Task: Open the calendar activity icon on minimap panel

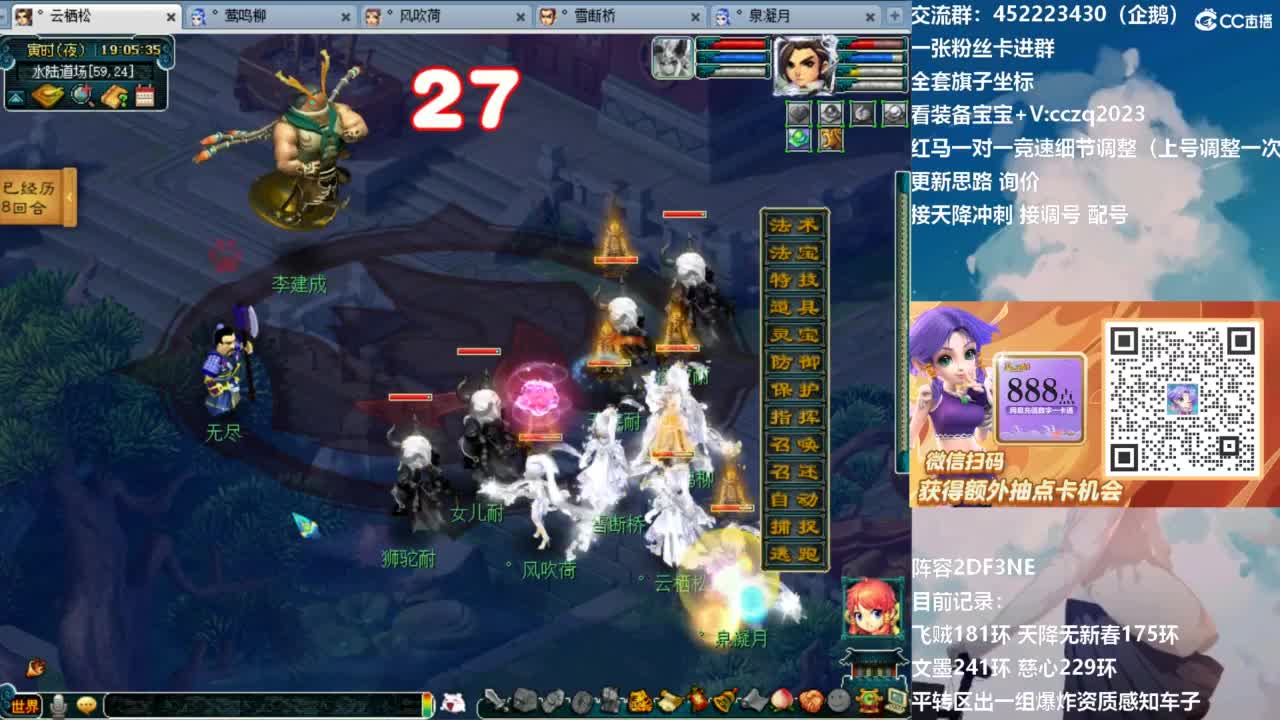Action: coord(144,97)
